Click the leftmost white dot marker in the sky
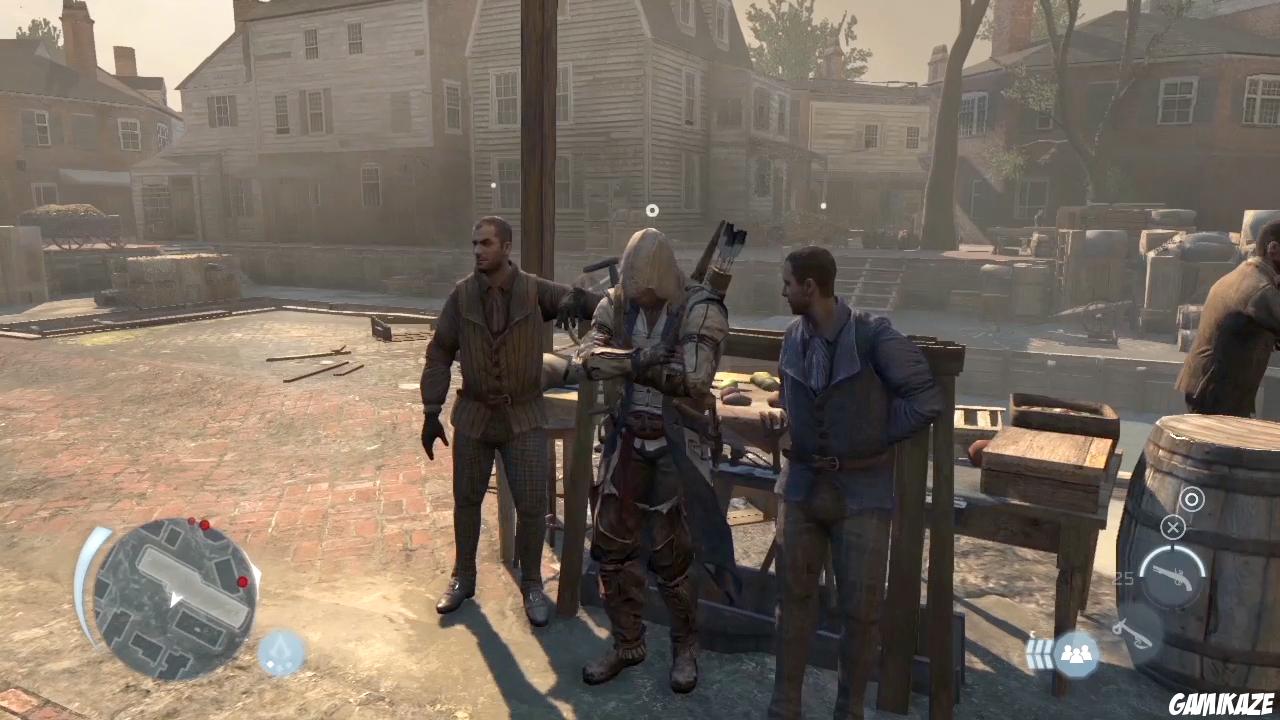 coord(492,186)
